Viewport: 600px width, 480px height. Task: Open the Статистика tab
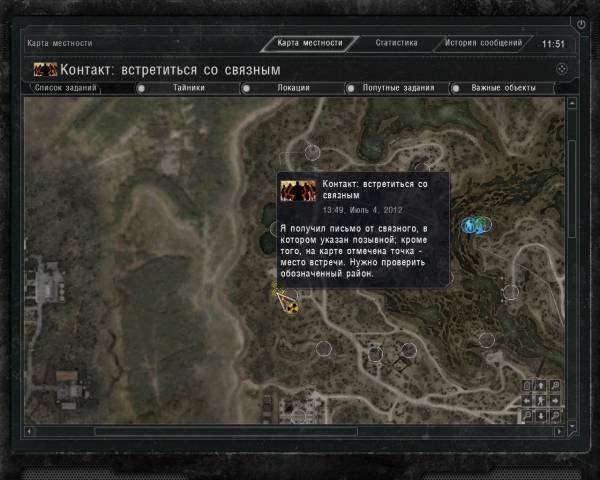point(396,43)
